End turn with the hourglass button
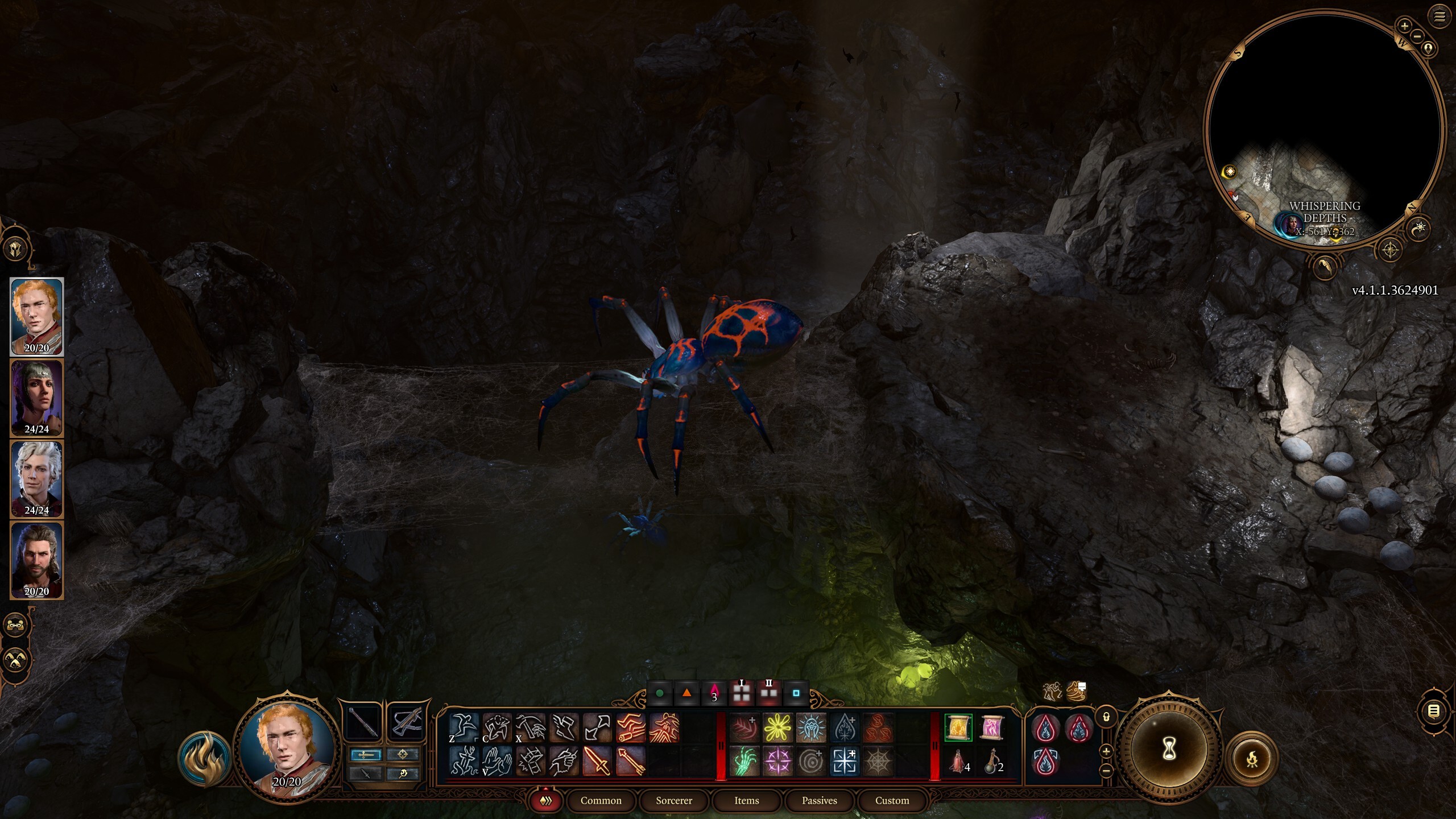Screen dimensions: 1456x819 pyautogui.click(x=1169, y=750)
